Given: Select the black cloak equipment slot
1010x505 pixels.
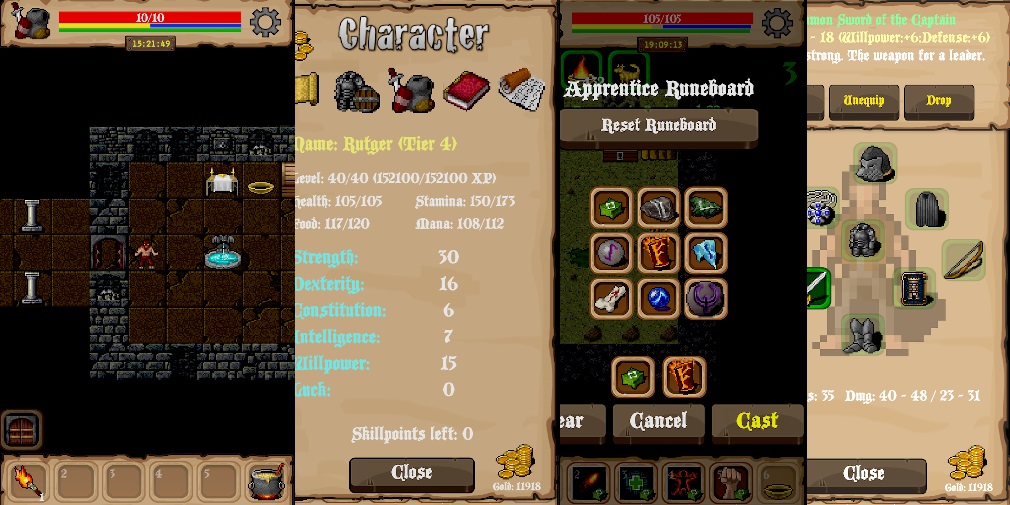Looking at the screenshot, I should (926, 210).
